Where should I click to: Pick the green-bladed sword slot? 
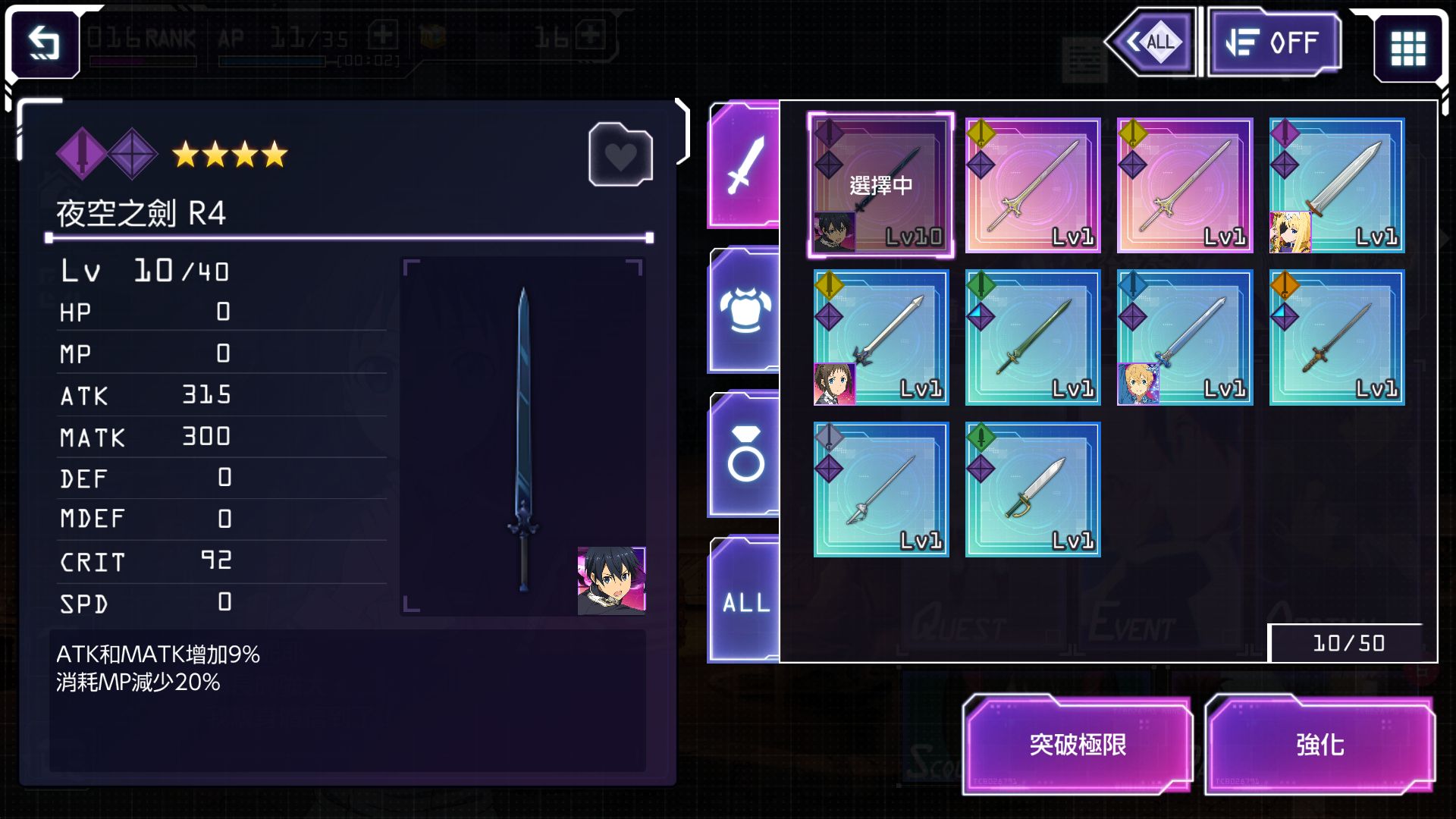point(1032,337)
